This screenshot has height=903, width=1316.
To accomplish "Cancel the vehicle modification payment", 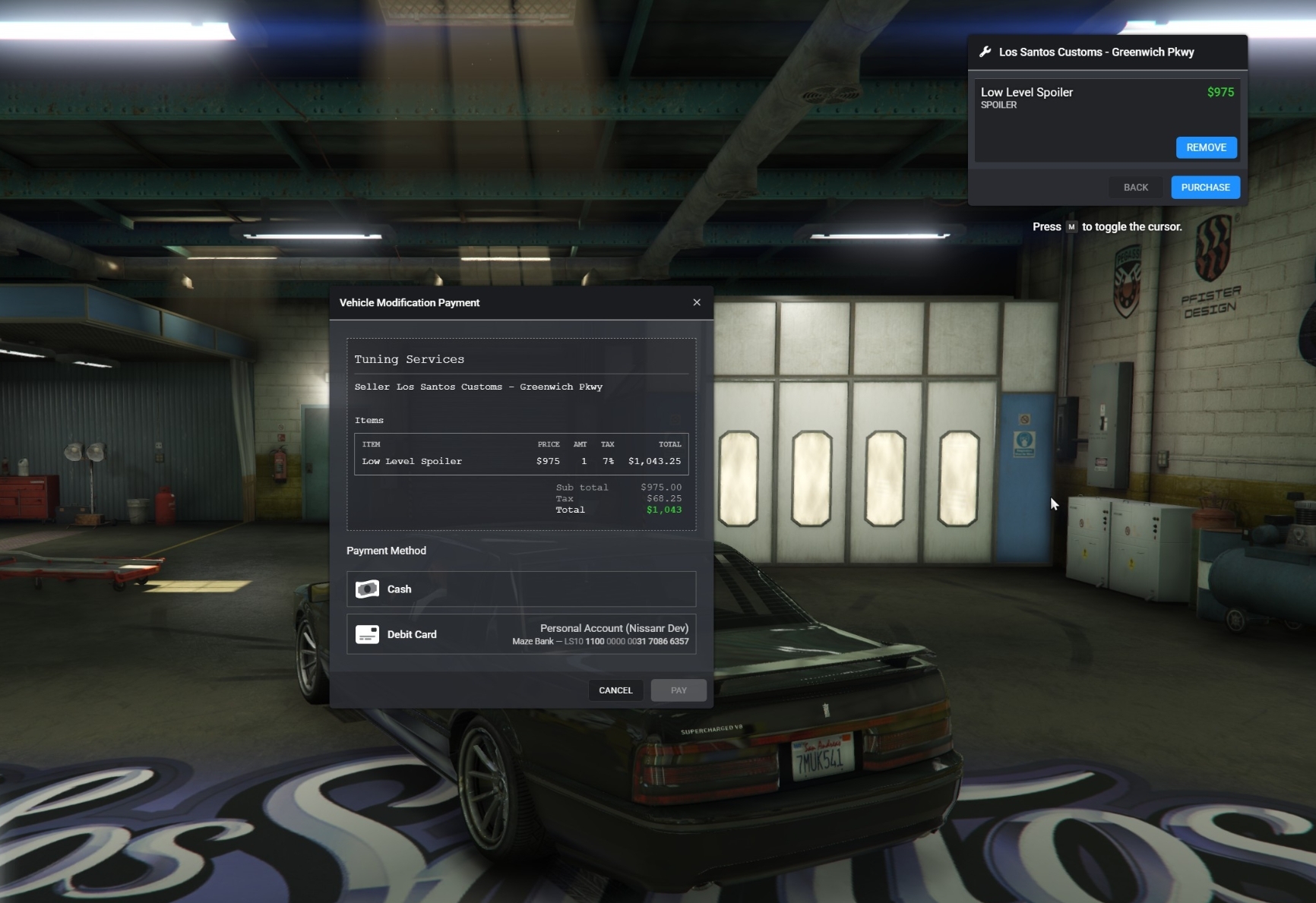I will 615,690.
